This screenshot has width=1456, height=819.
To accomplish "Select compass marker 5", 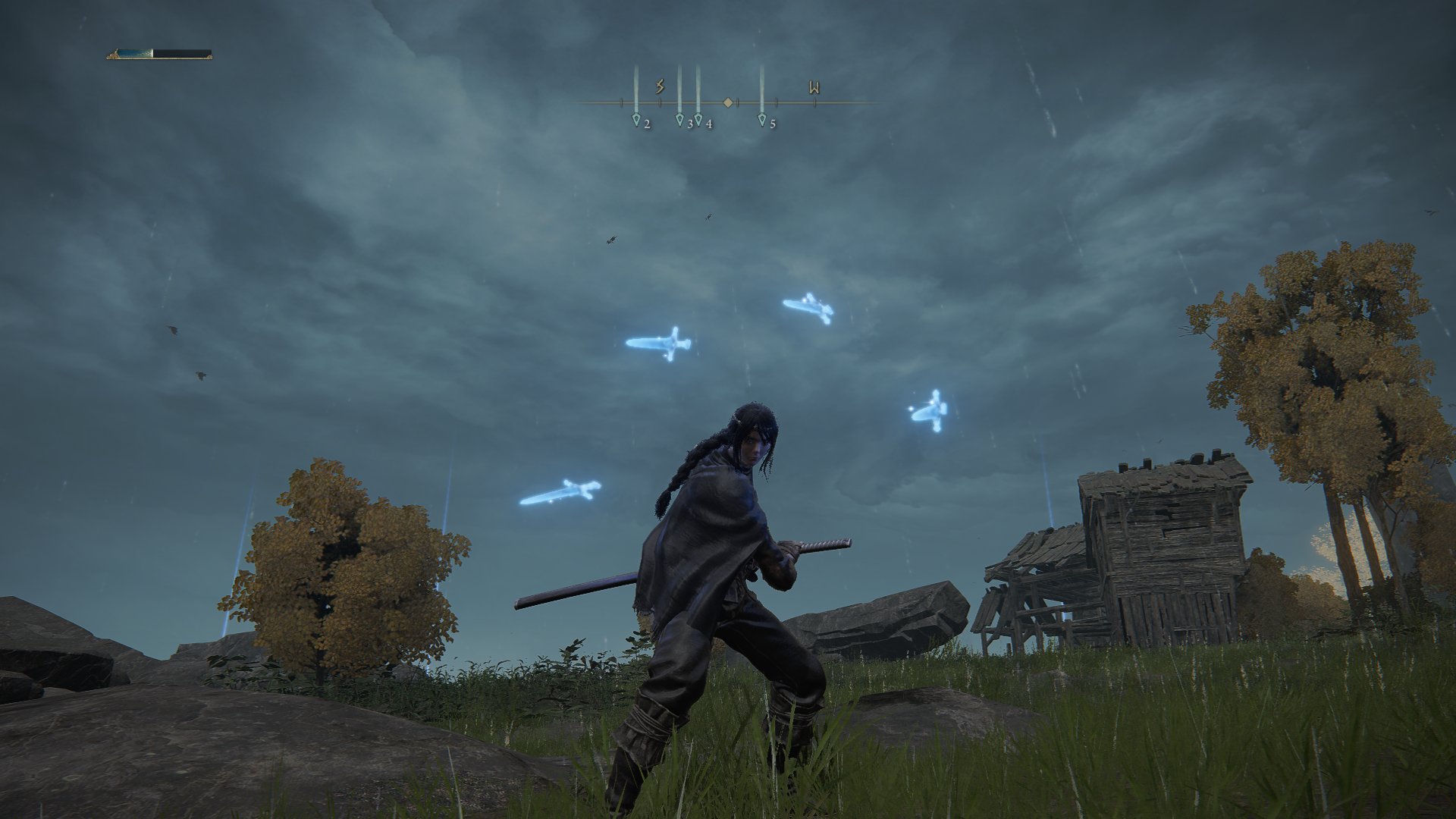I will tap(761, 119).
